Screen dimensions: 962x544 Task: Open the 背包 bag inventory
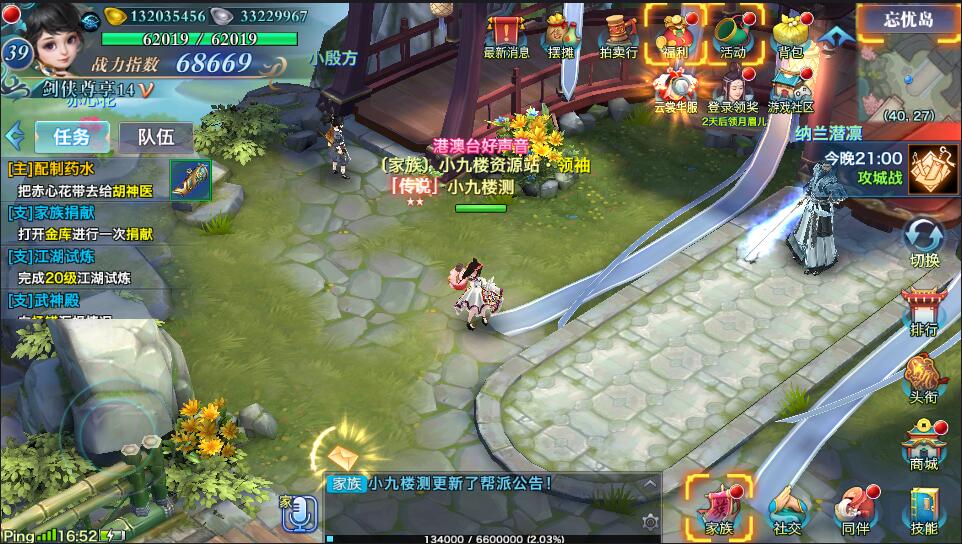(x=790, y=35)
